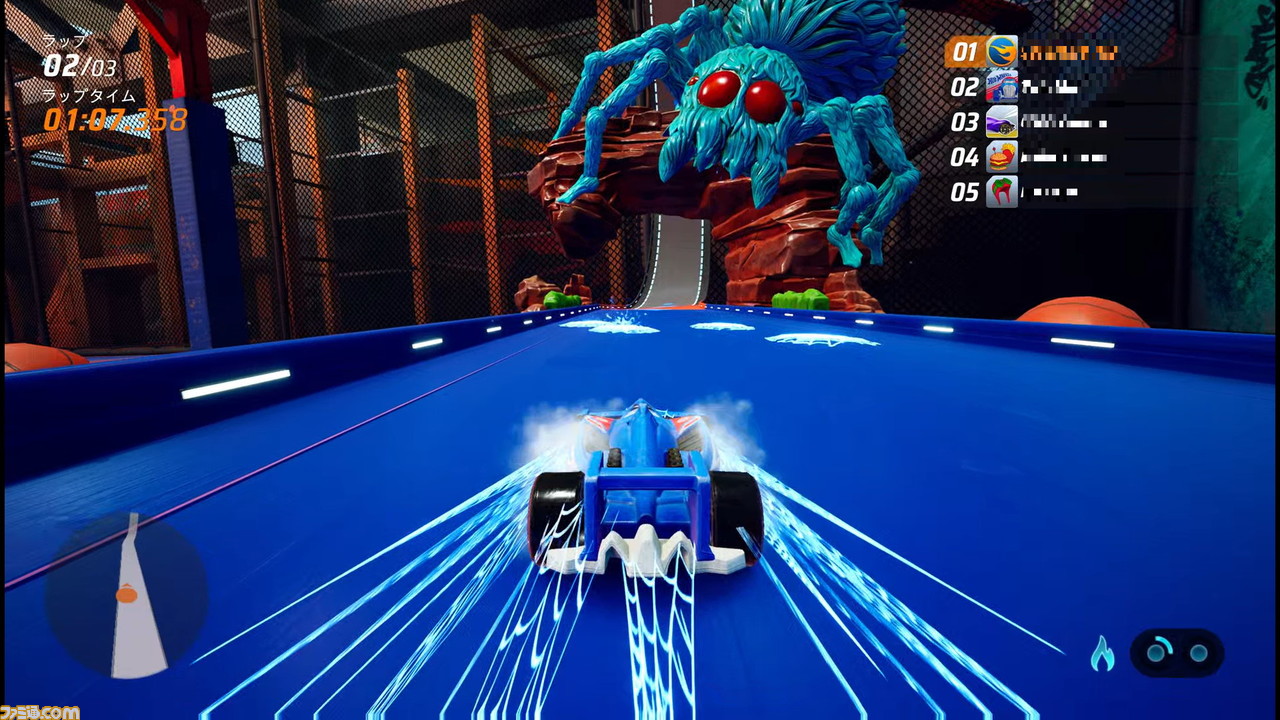1280x720 pixels.
Task: Select the fourth-place burger and fries racer
Action: pos(1002,157)
